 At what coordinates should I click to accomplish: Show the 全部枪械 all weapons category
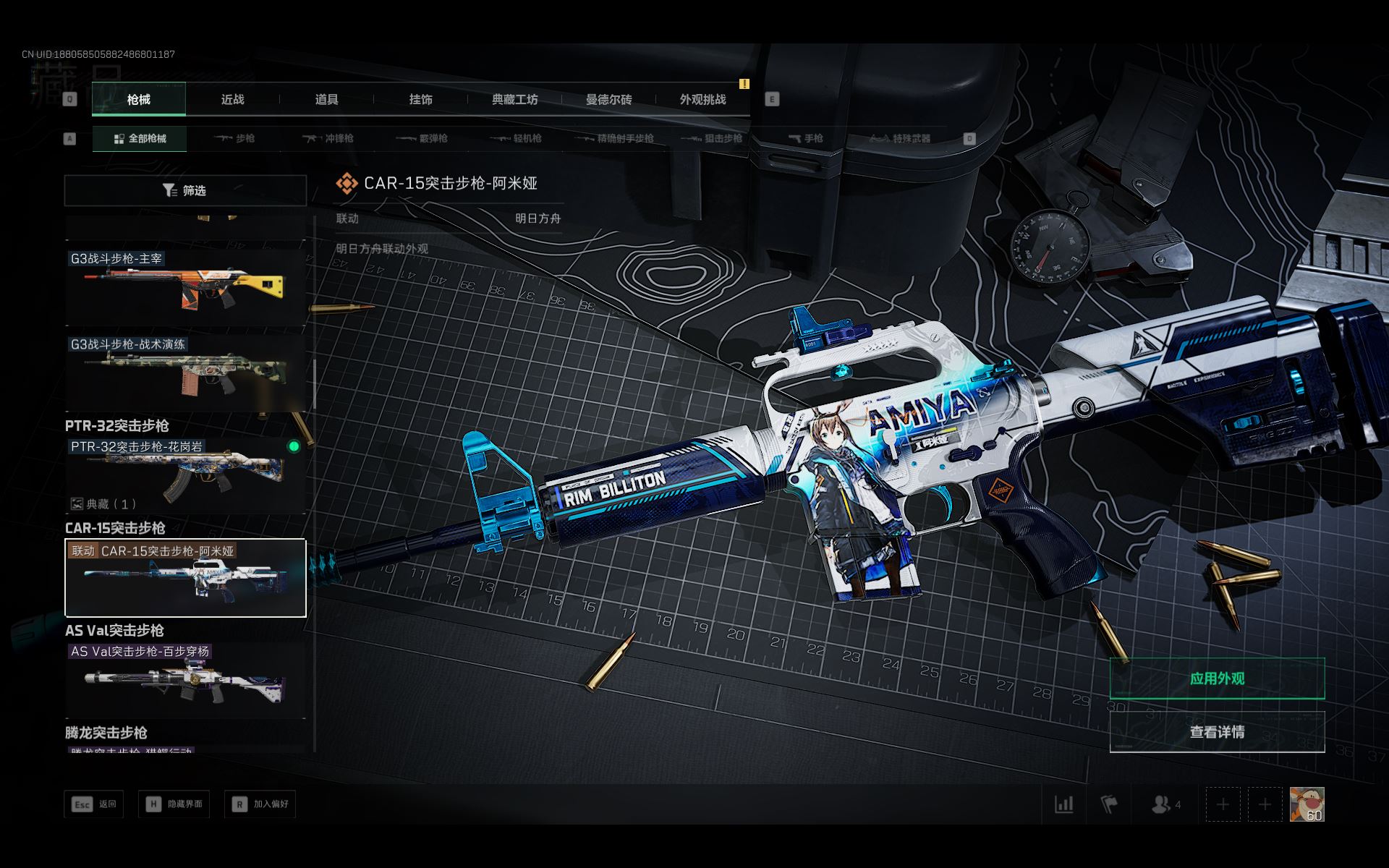click(140, 138)
